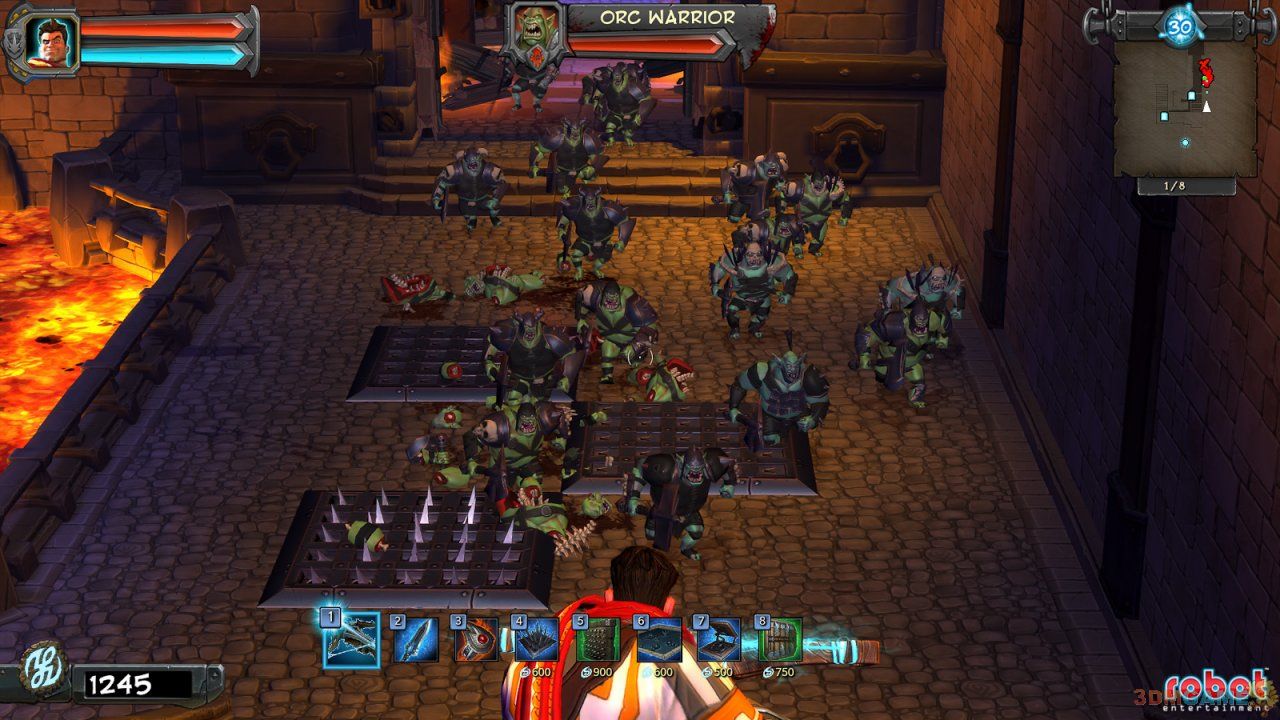Click the hero portrait
Image resolution: width=1280 pixels, height=720 pixels.
pyautogui.click(x=46, y=41)
